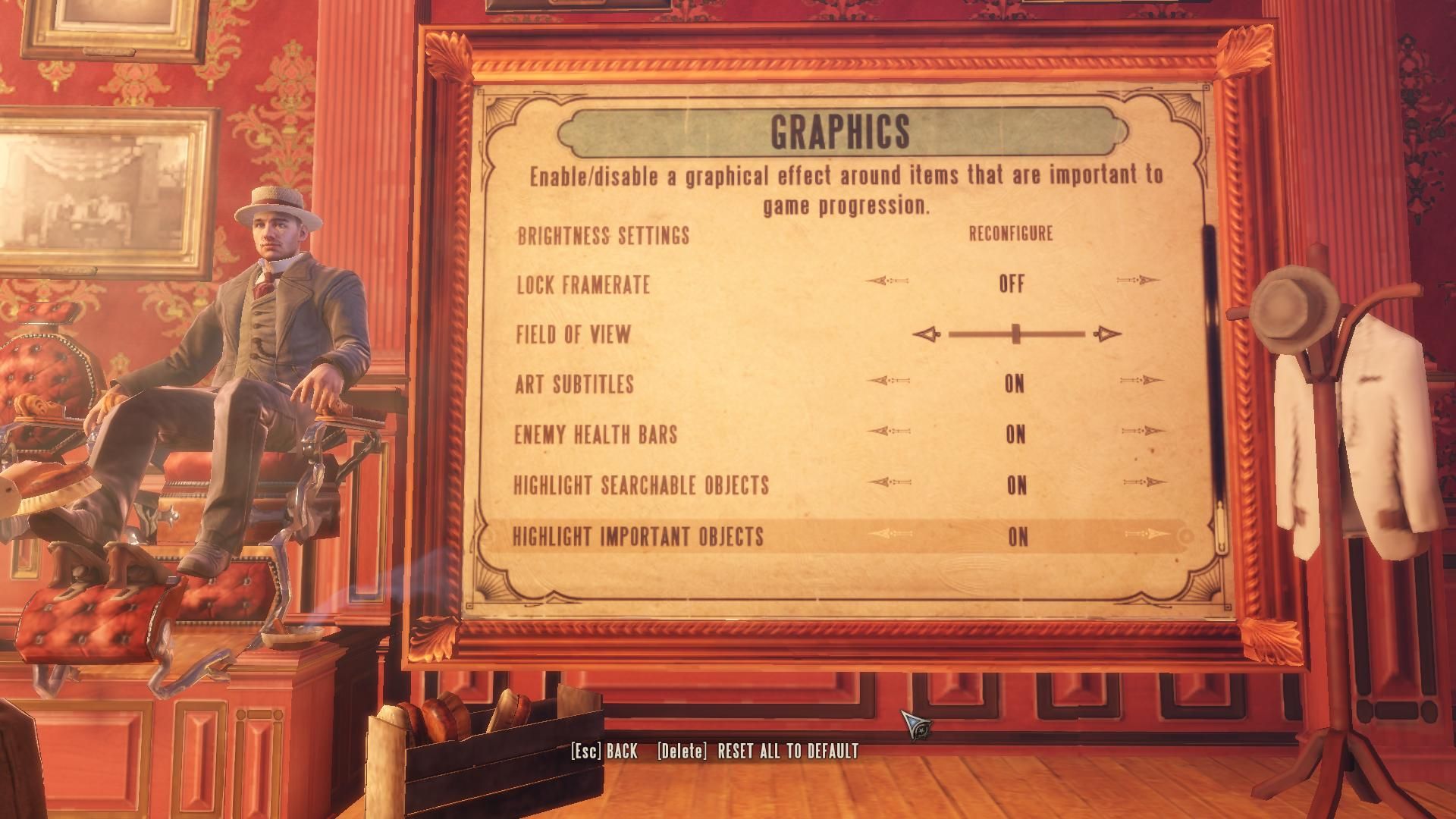
Task: Select the Enemy Health Bars label
Action: [x=595, y=435]
